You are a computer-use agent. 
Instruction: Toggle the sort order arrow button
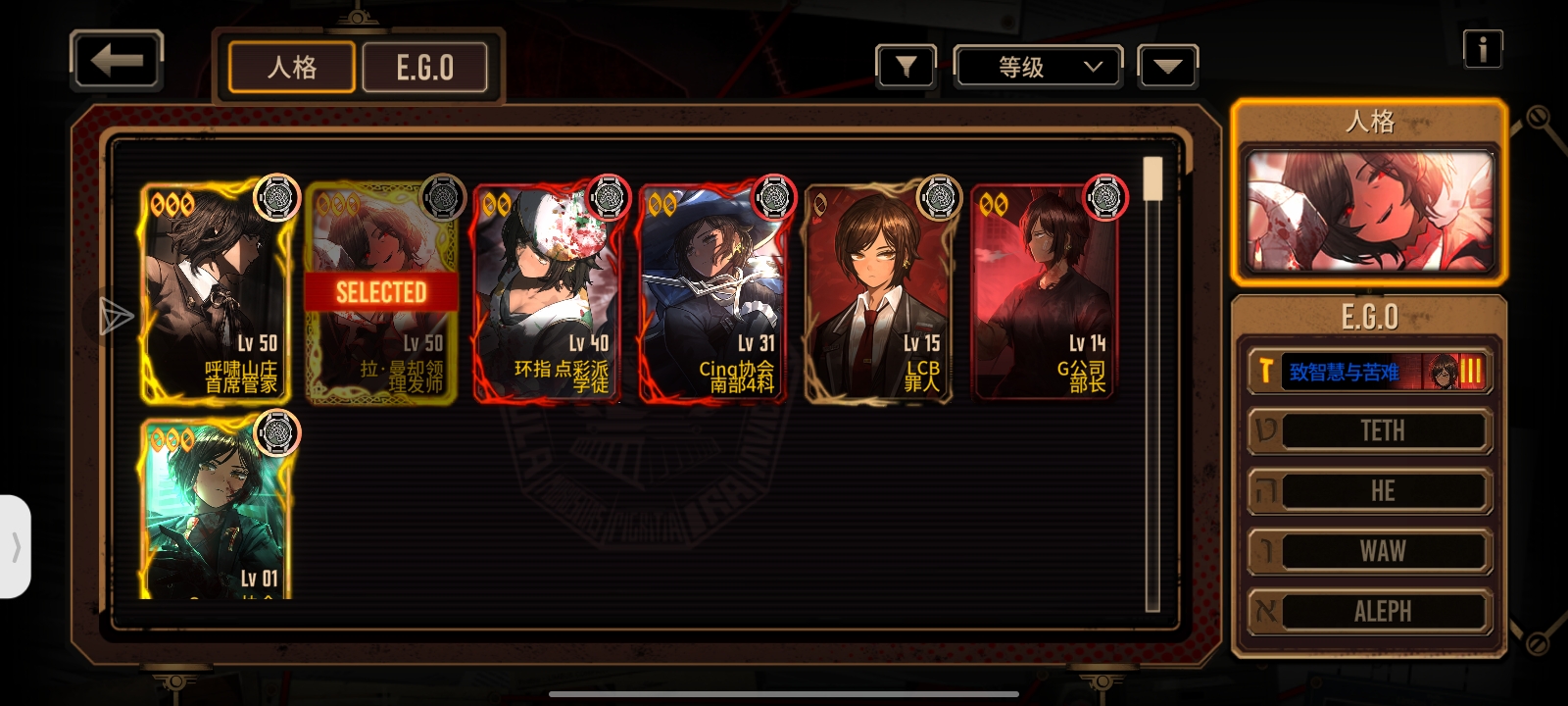[x=1167, y=67]
